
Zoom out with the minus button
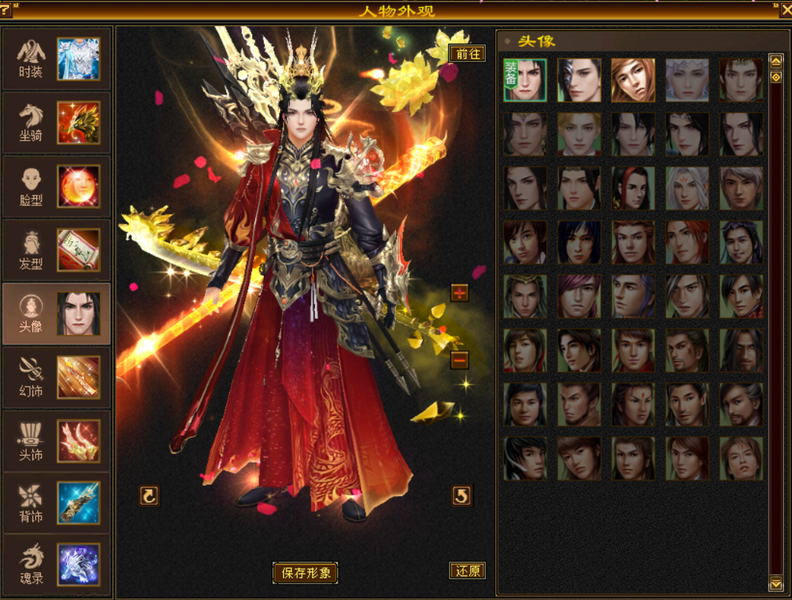[x=460, y=360]
